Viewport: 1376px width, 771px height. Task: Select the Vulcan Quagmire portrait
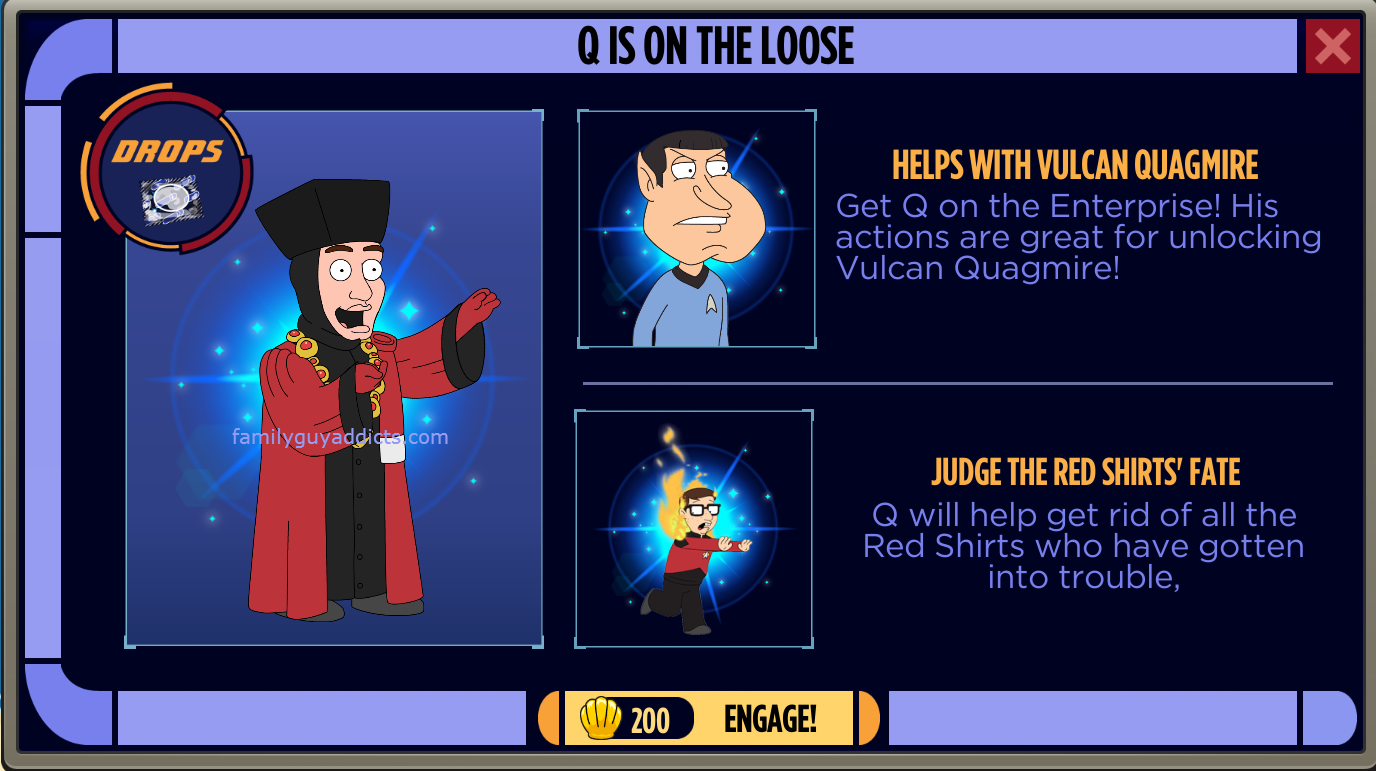click(x=697, y=229)
